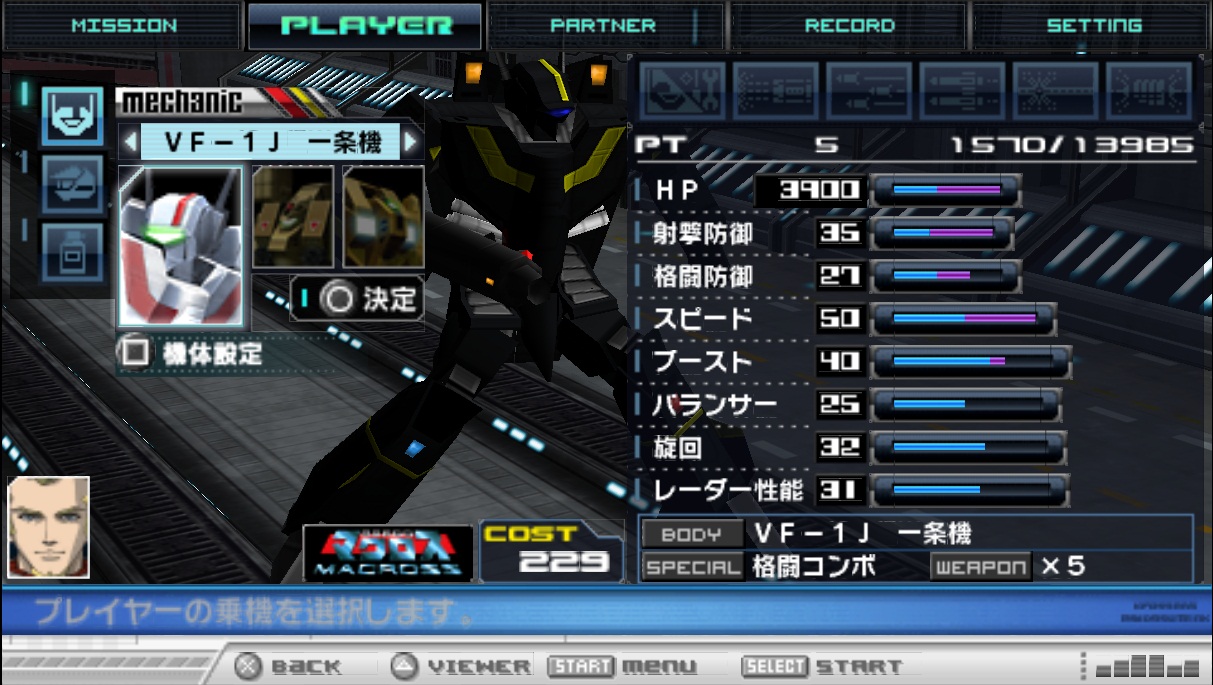Image resolution: width=1213 pixels, height=685 pixels.
Task: Go to the RECORD tab
Action: 849,26
